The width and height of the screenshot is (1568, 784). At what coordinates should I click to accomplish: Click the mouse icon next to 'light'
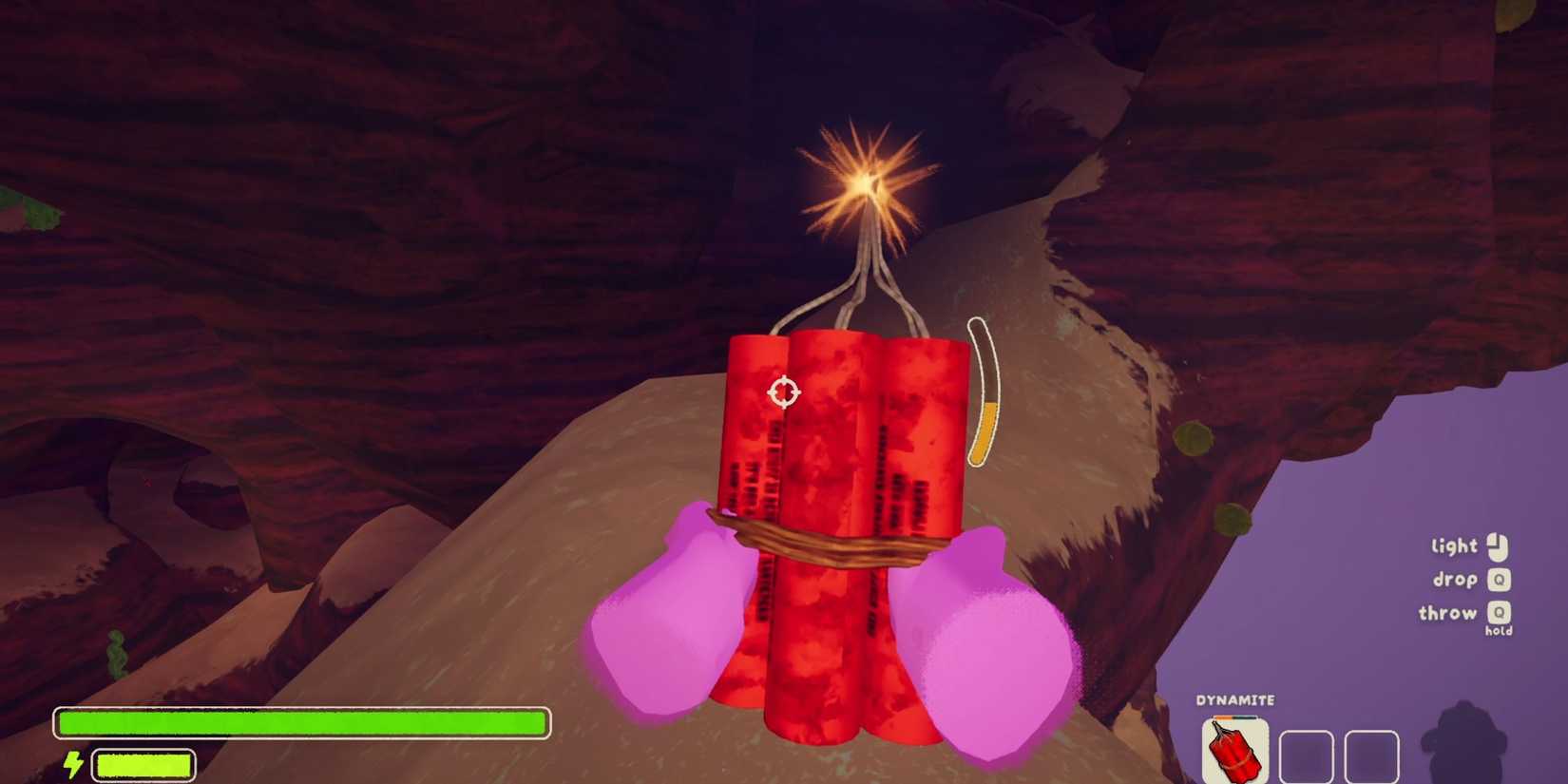1498,547
